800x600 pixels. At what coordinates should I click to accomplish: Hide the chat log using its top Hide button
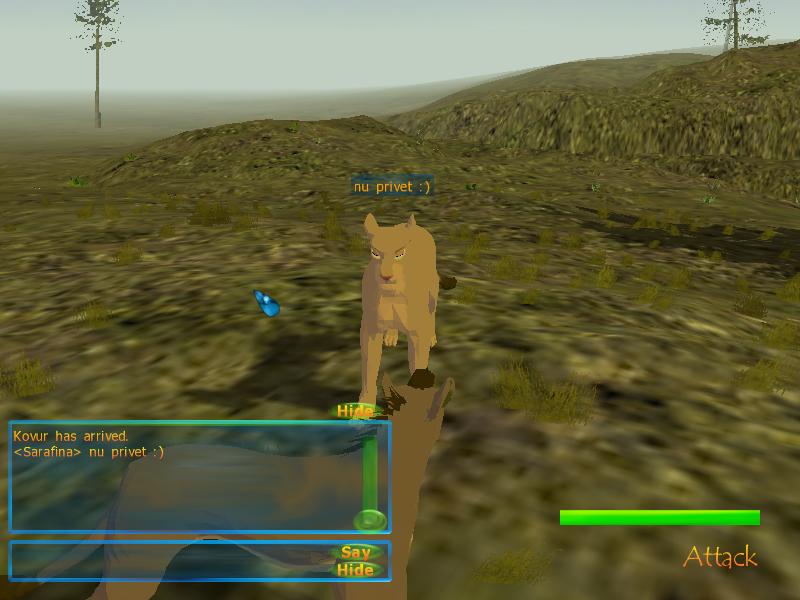tap(355, 411)
